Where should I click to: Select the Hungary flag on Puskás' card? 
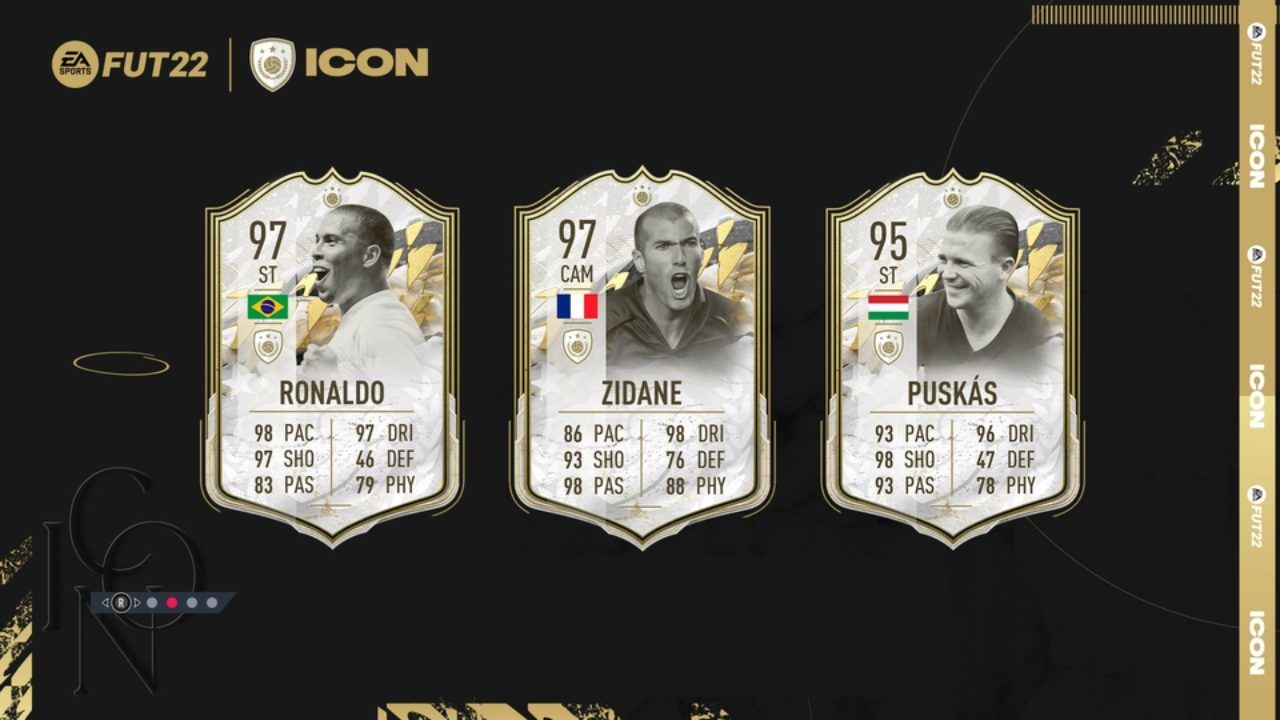[887, 306]
